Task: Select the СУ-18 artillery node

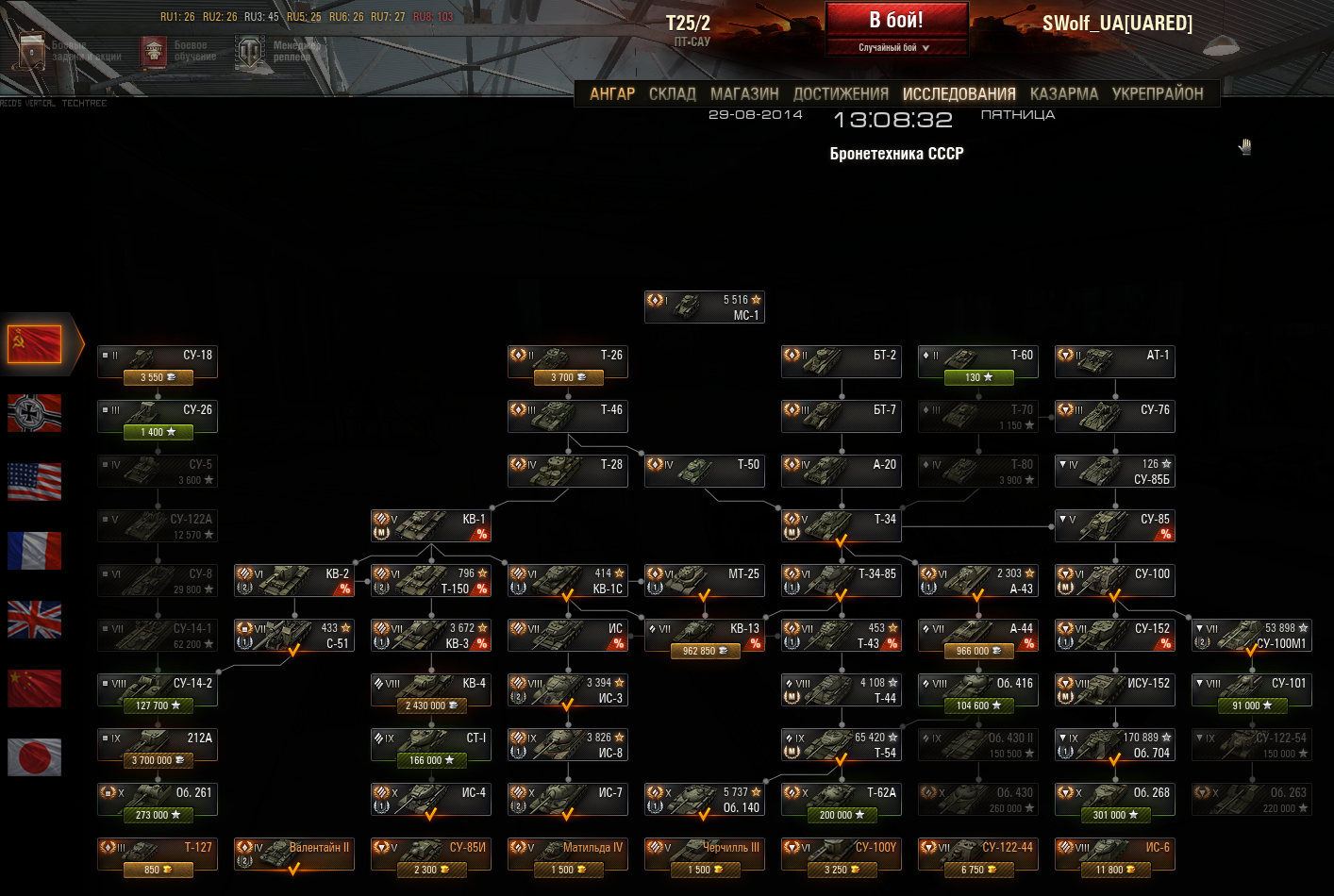Action: (x=158, y=363)
